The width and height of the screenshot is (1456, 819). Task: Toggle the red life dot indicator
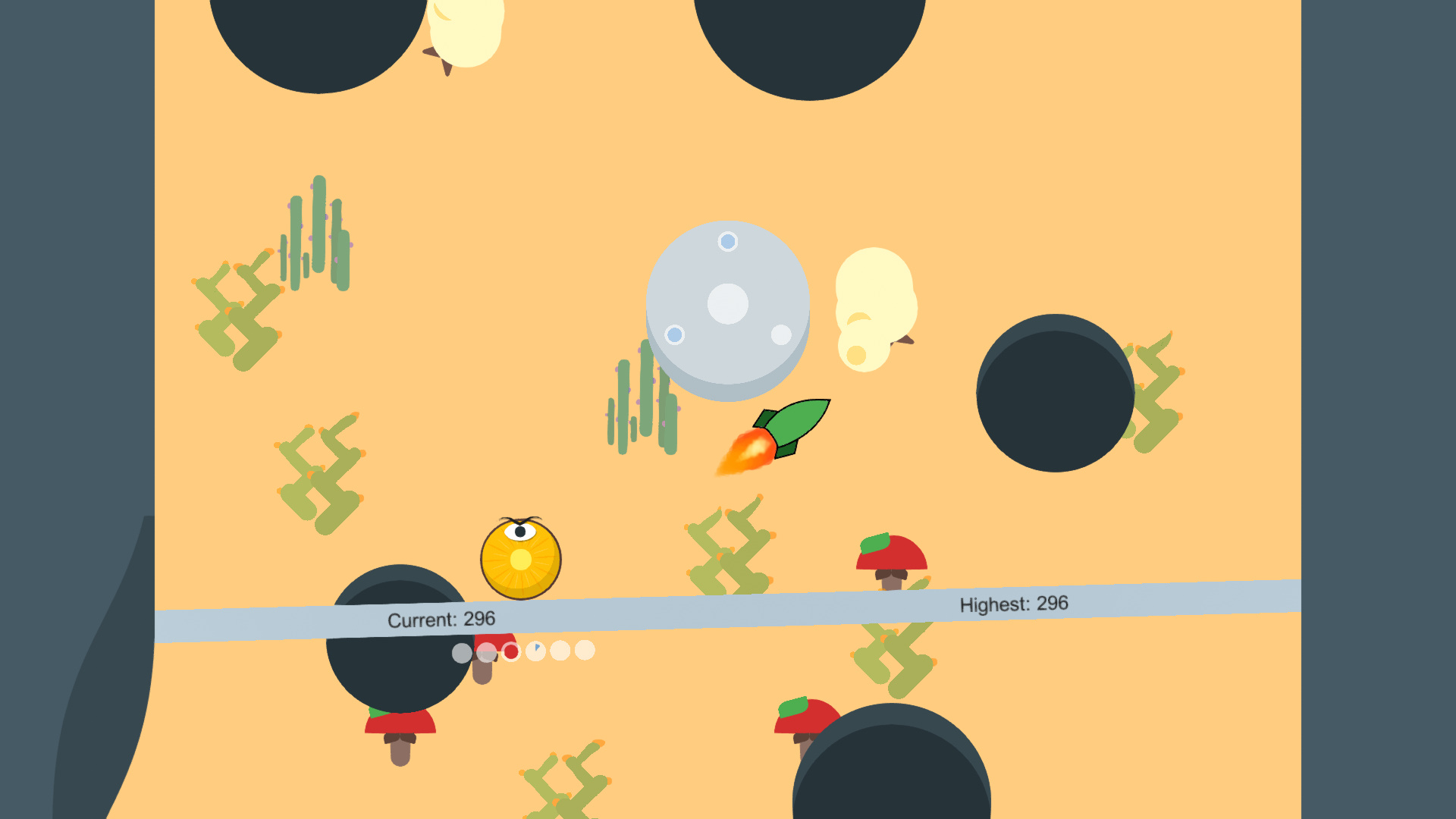tap(511, 652)
